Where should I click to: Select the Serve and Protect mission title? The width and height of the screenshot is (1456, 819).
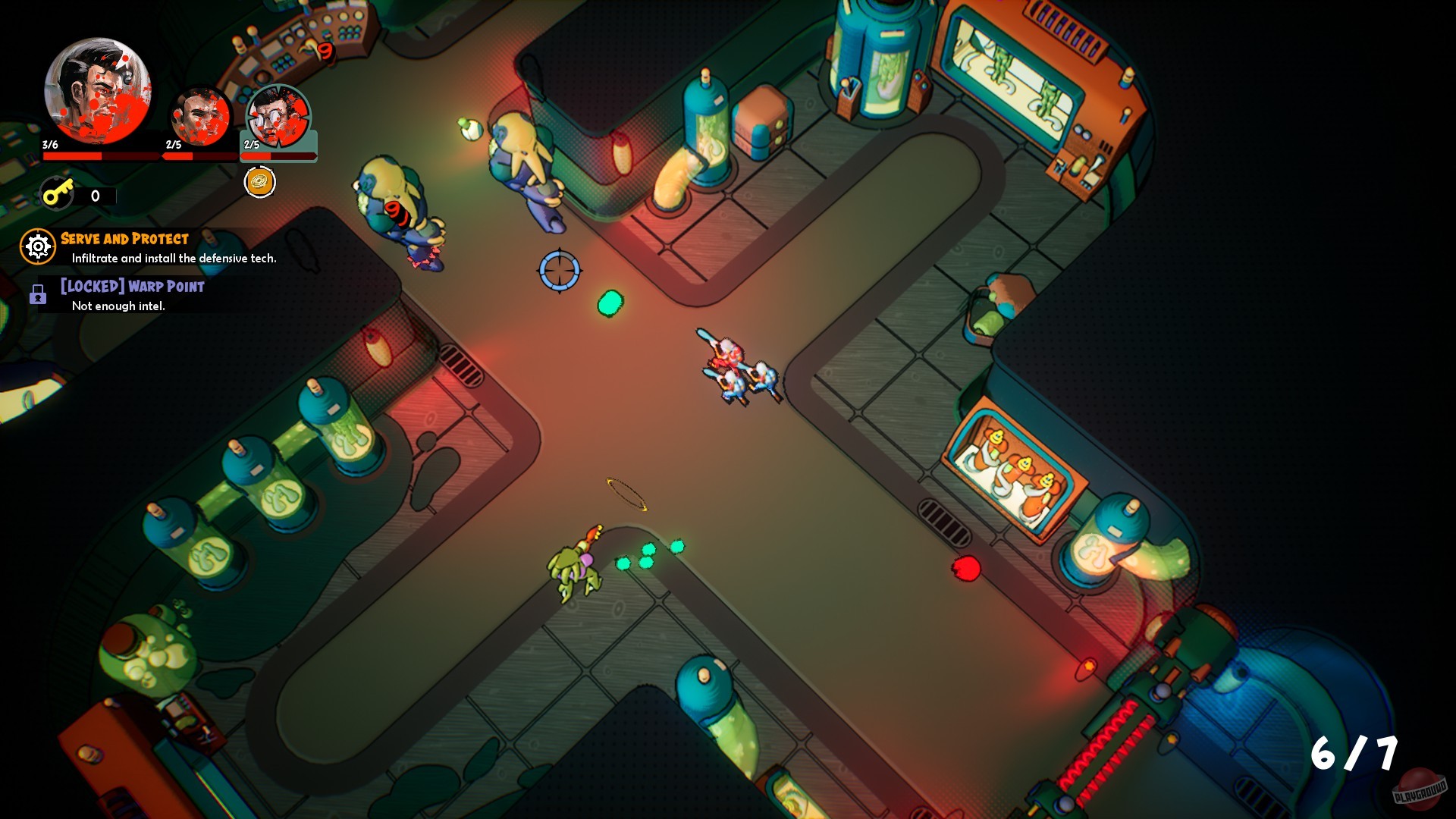(124, 238)
